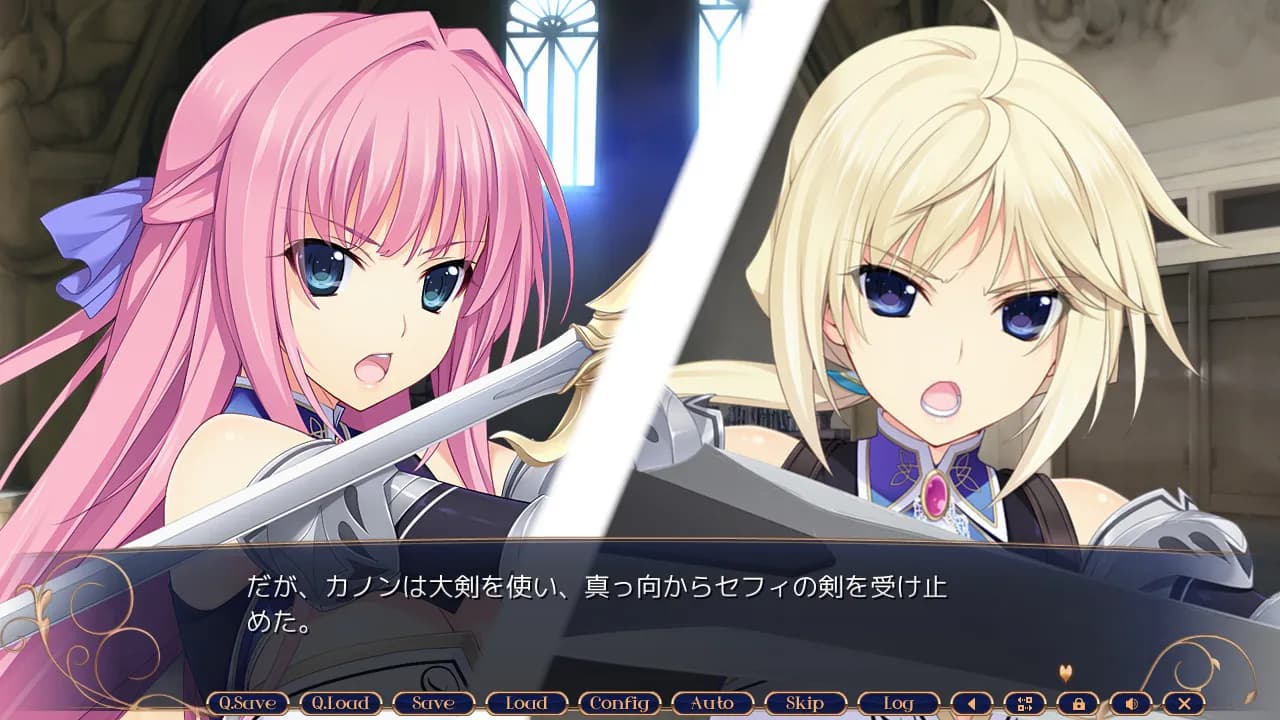Click the left arrow back button
This screenshot has height=720, width=1280.
pos(972,703)
